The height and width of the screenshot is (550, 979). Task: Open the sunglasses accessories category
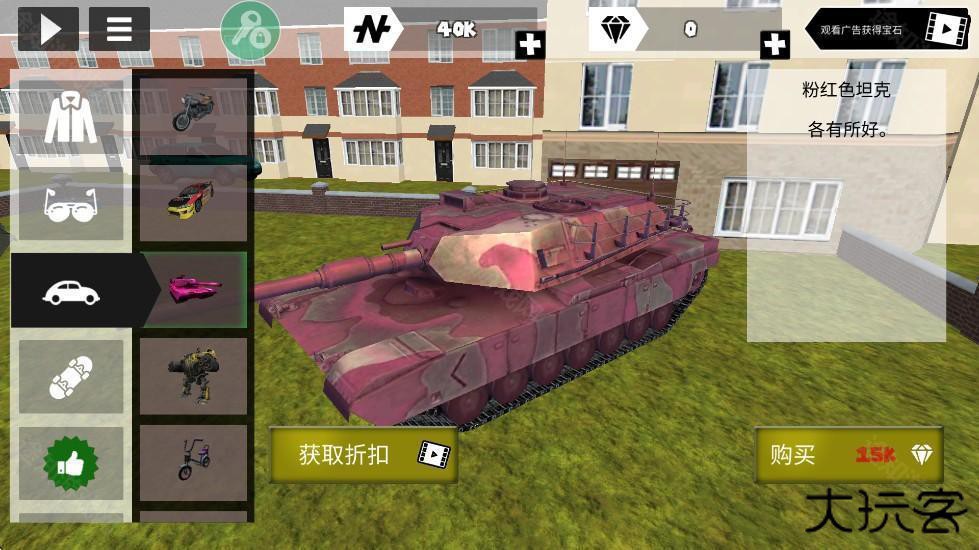(71, 203)
